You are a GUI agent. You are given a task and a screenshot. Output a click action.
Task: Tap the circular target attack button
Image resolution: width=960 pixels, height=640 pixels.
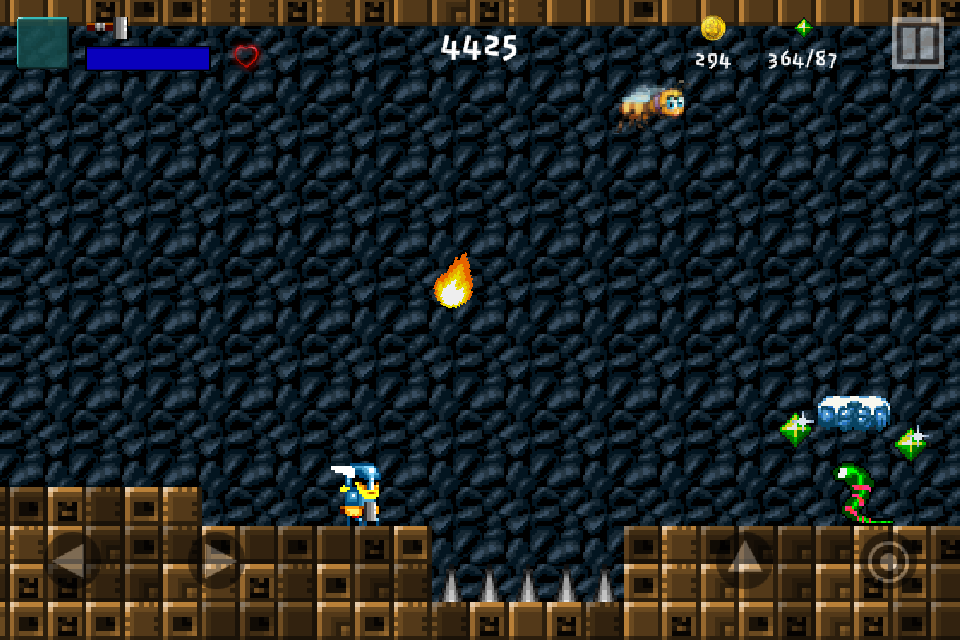888,560
